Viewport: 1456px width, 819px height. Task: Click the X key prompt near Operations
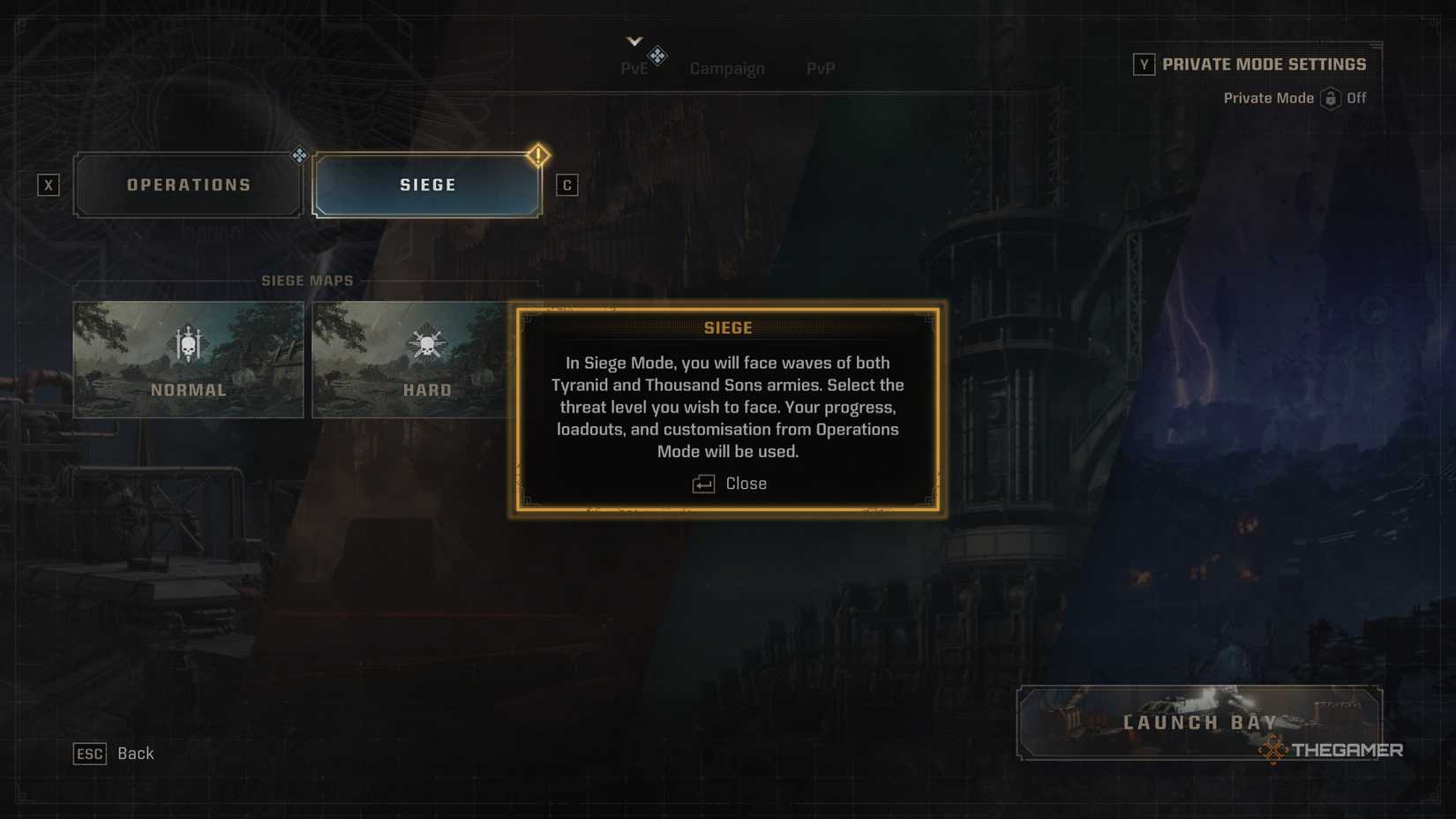pyautogui.click(x=49, y=185)
